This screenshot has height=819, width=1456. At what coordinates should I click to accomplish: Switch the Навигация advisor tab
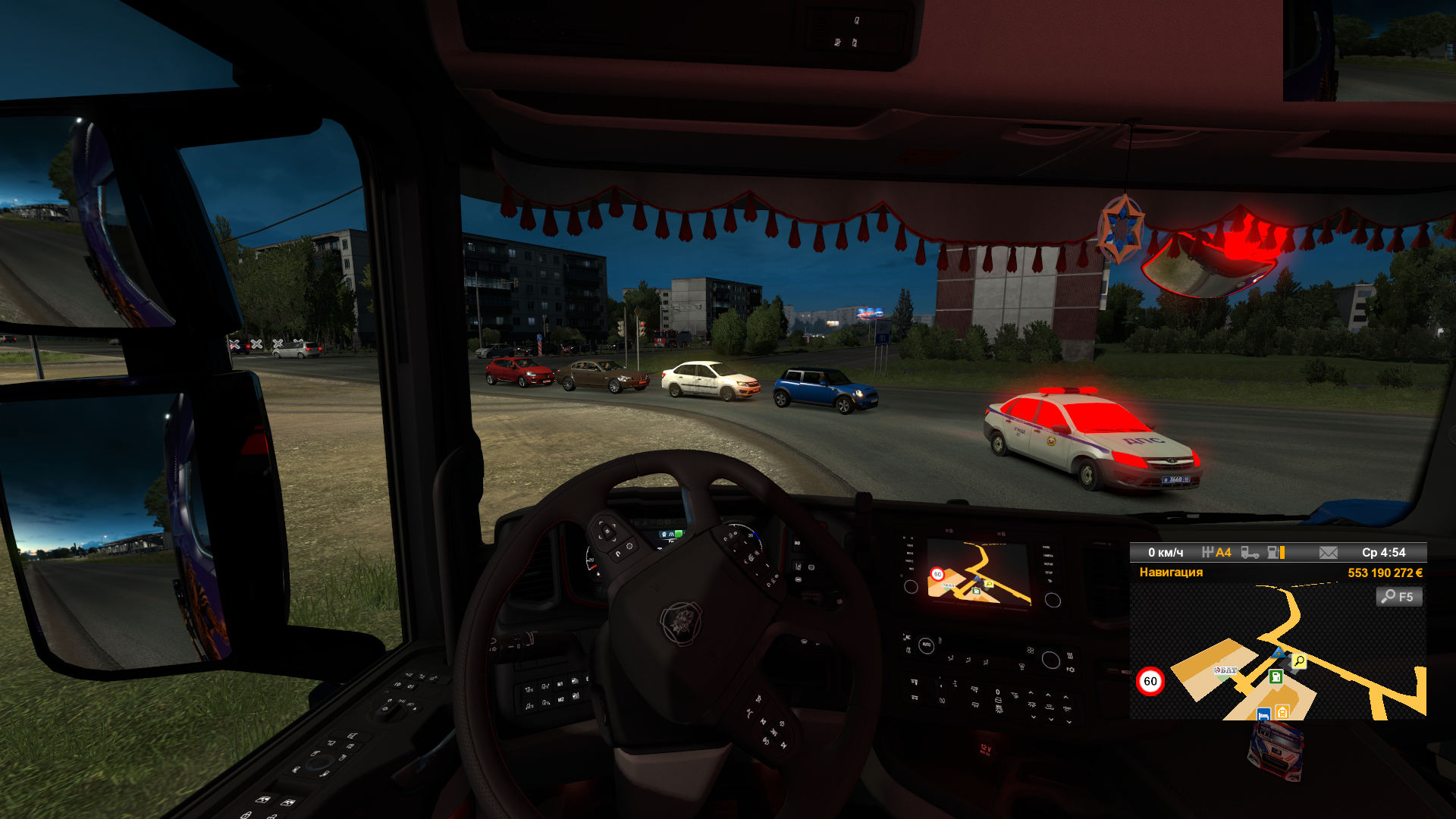[x=1171, y=573]
